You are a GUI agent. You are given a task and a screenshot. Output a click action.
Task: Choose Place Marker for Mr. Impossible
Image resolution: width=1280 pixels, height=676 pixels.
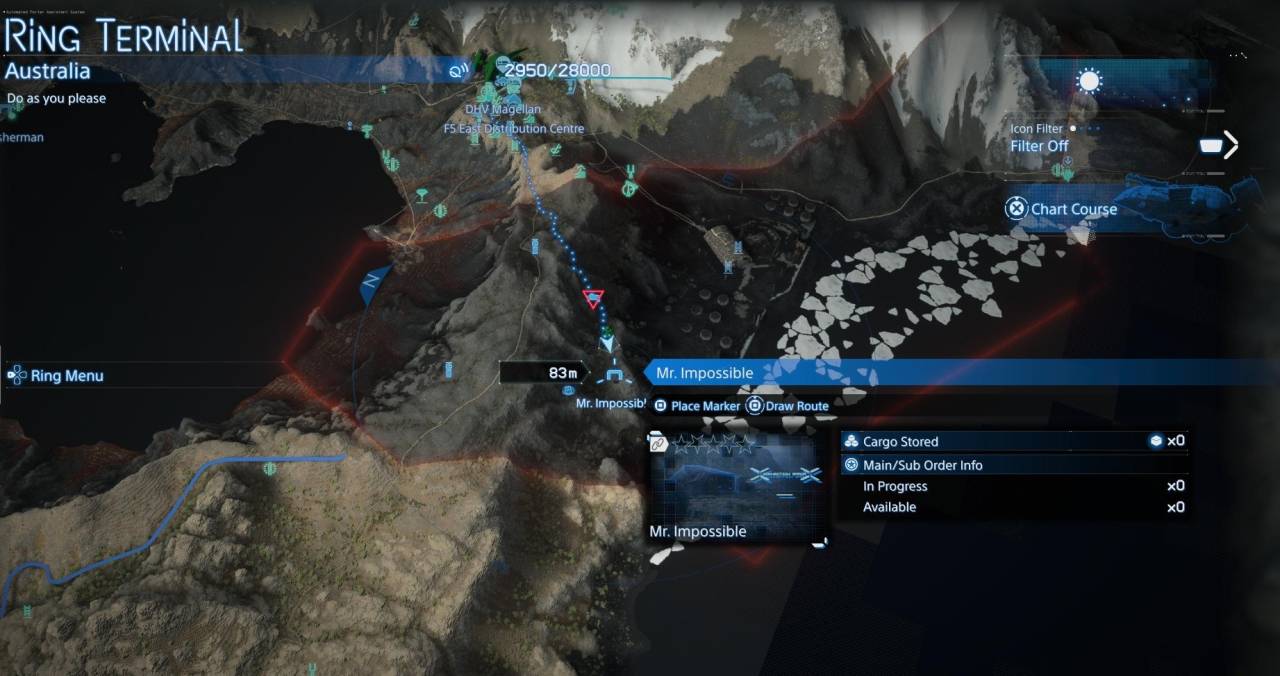click(698, 406)
